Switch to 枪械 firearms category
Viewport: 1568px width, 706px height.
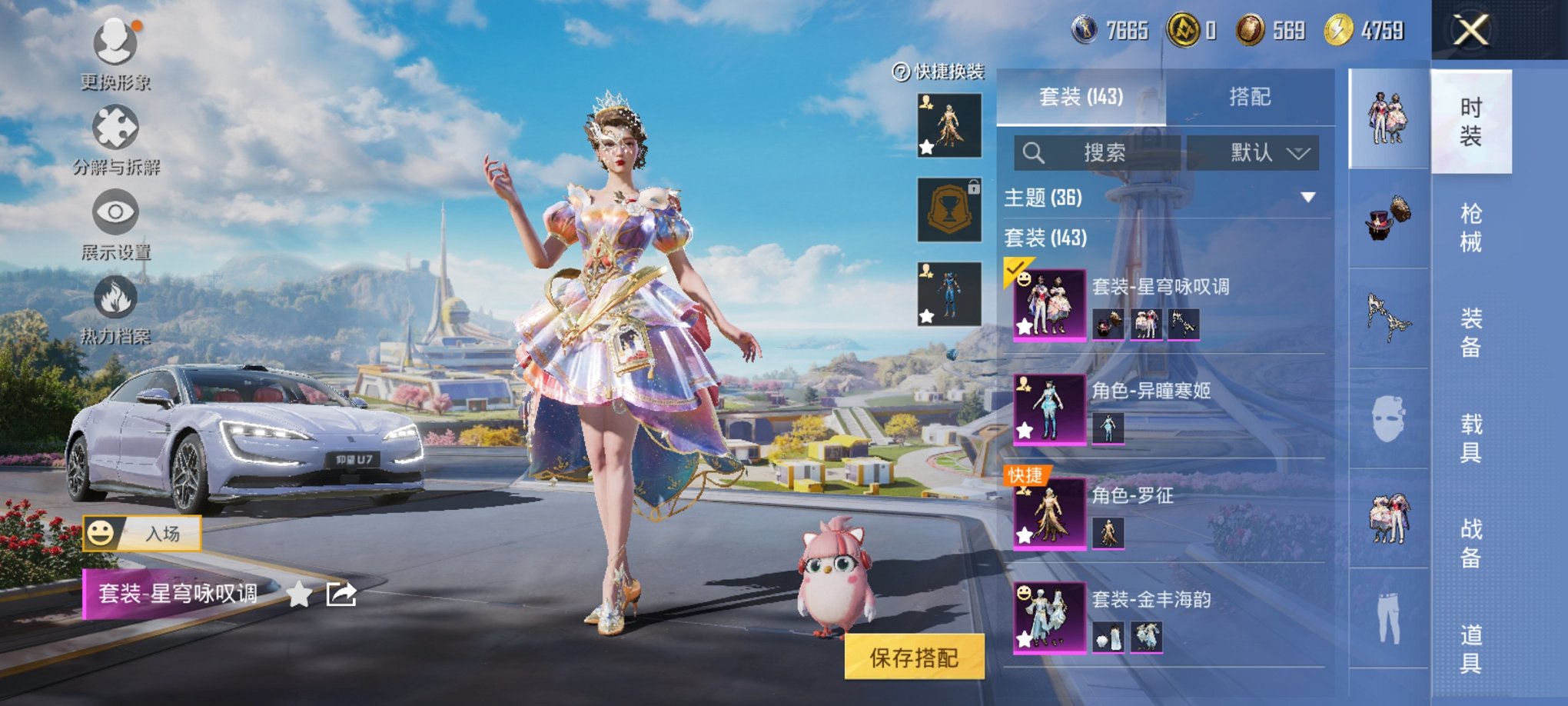pos(1470,228)
